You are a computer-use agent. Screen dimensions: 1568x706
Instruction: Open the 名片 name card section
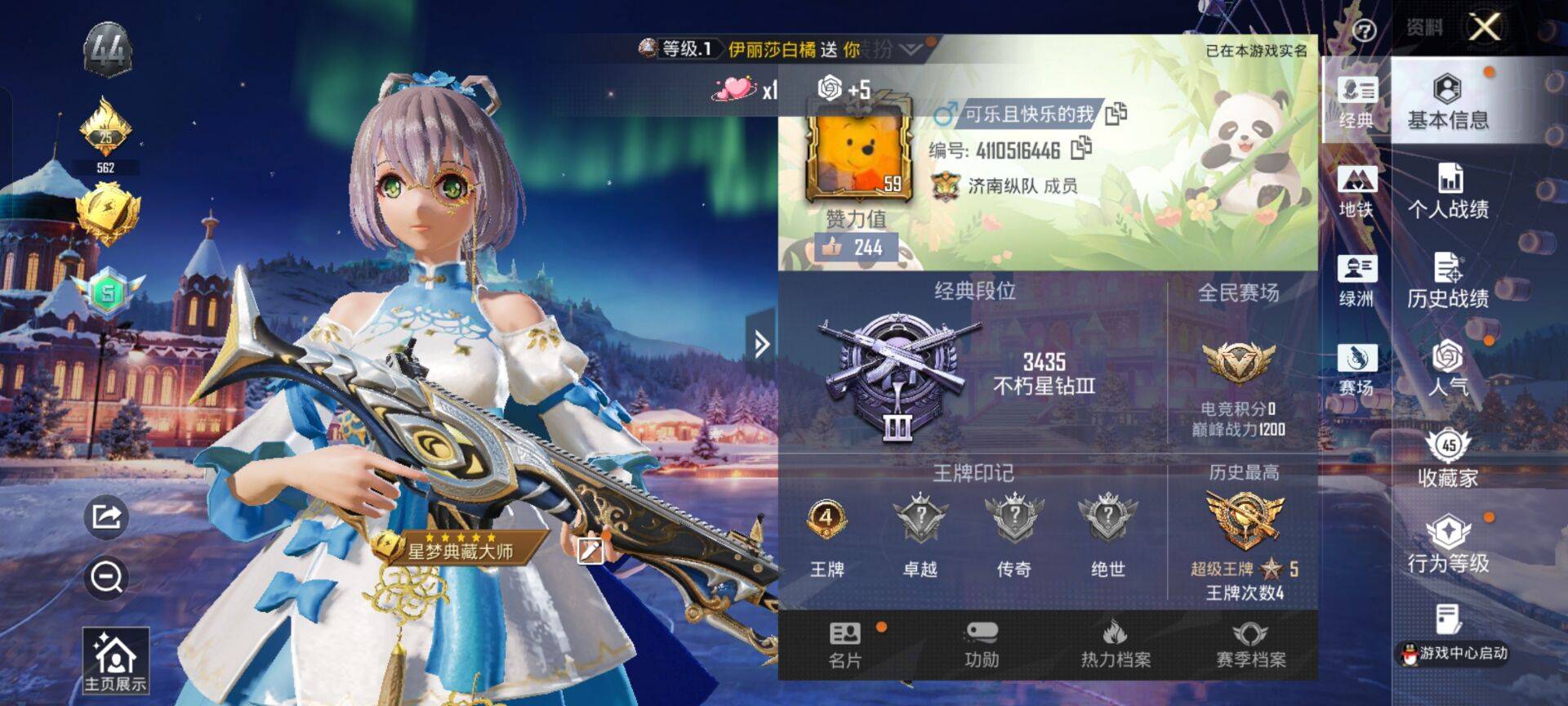click(845, 645)
